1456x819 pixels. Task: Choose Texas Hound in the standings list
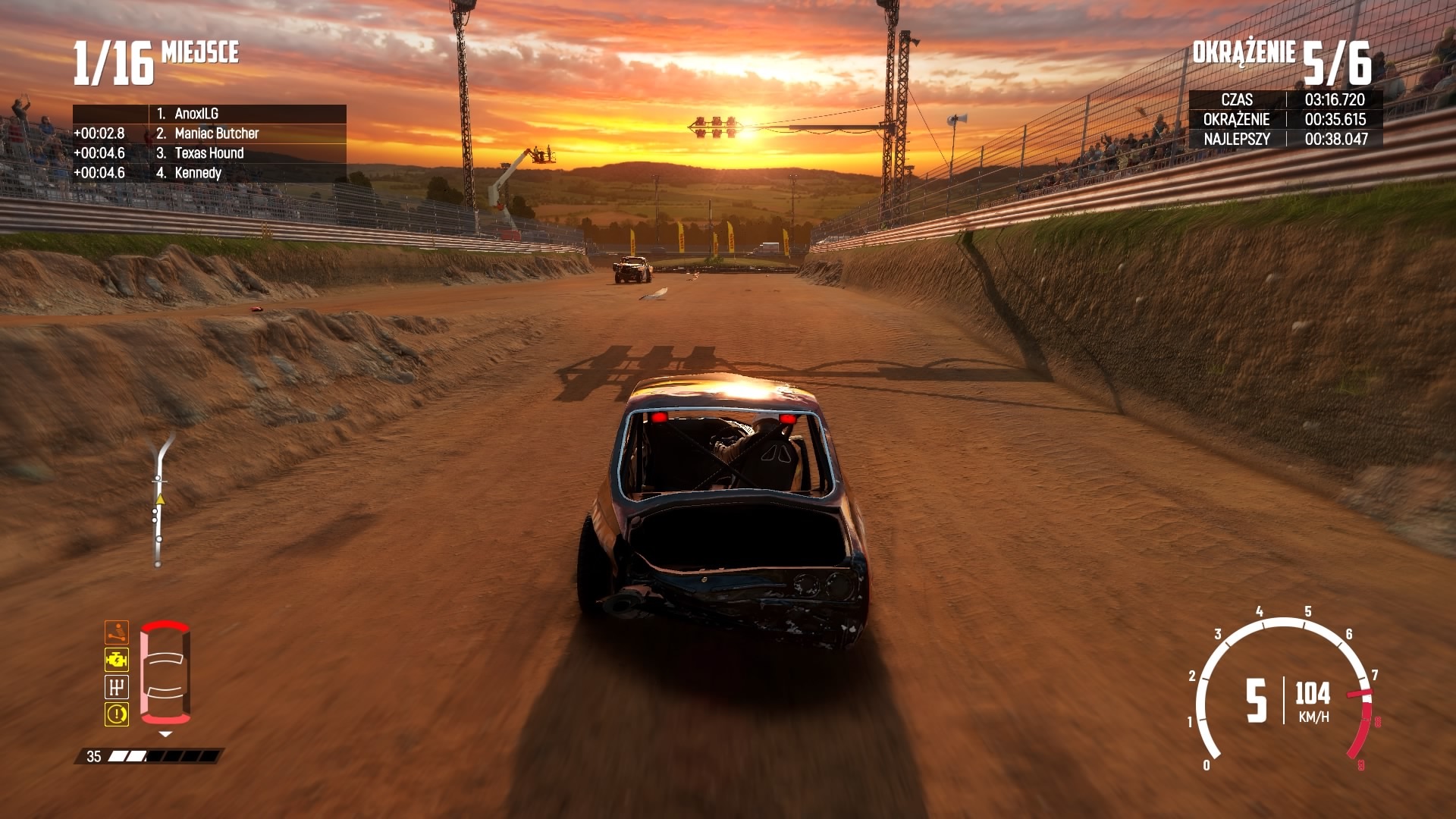tap(209, 153)
